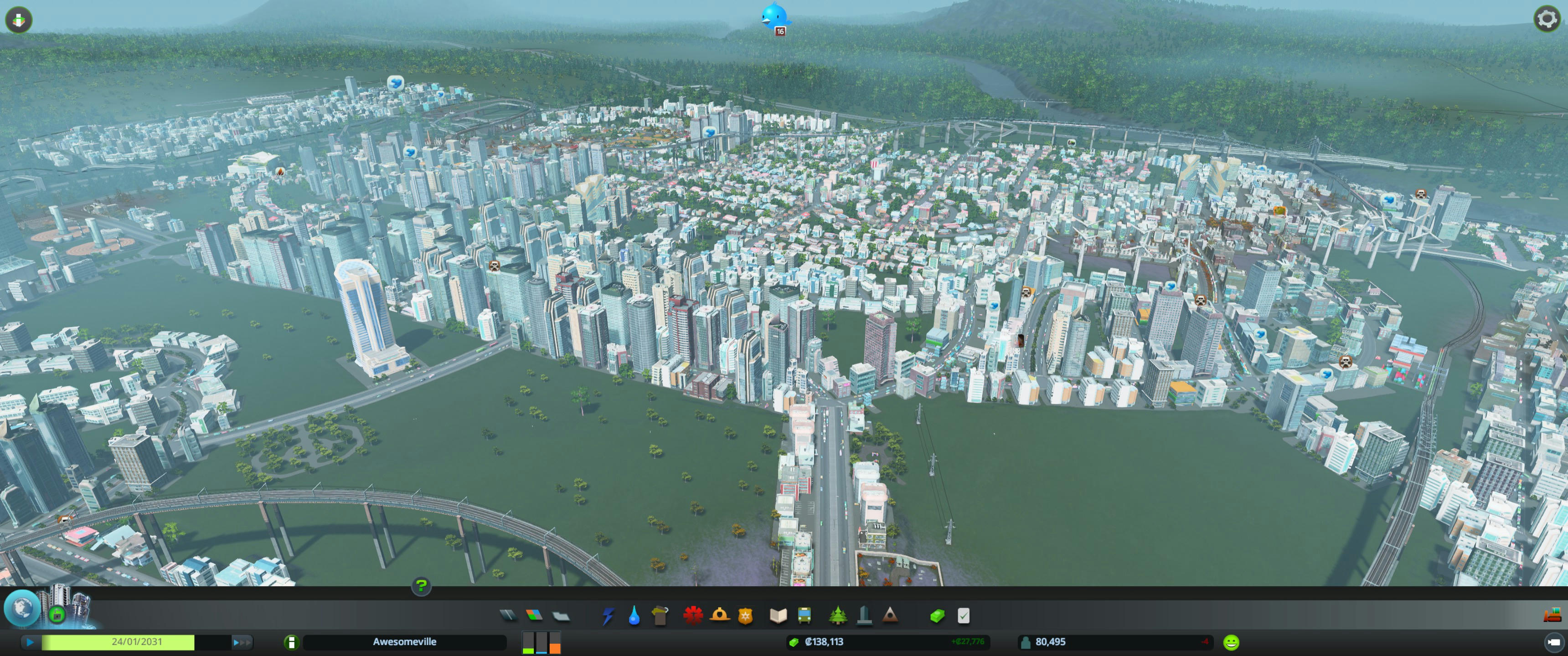
Task: Open the Electricity lightning bolt menu
Action: tap(608, 616)
